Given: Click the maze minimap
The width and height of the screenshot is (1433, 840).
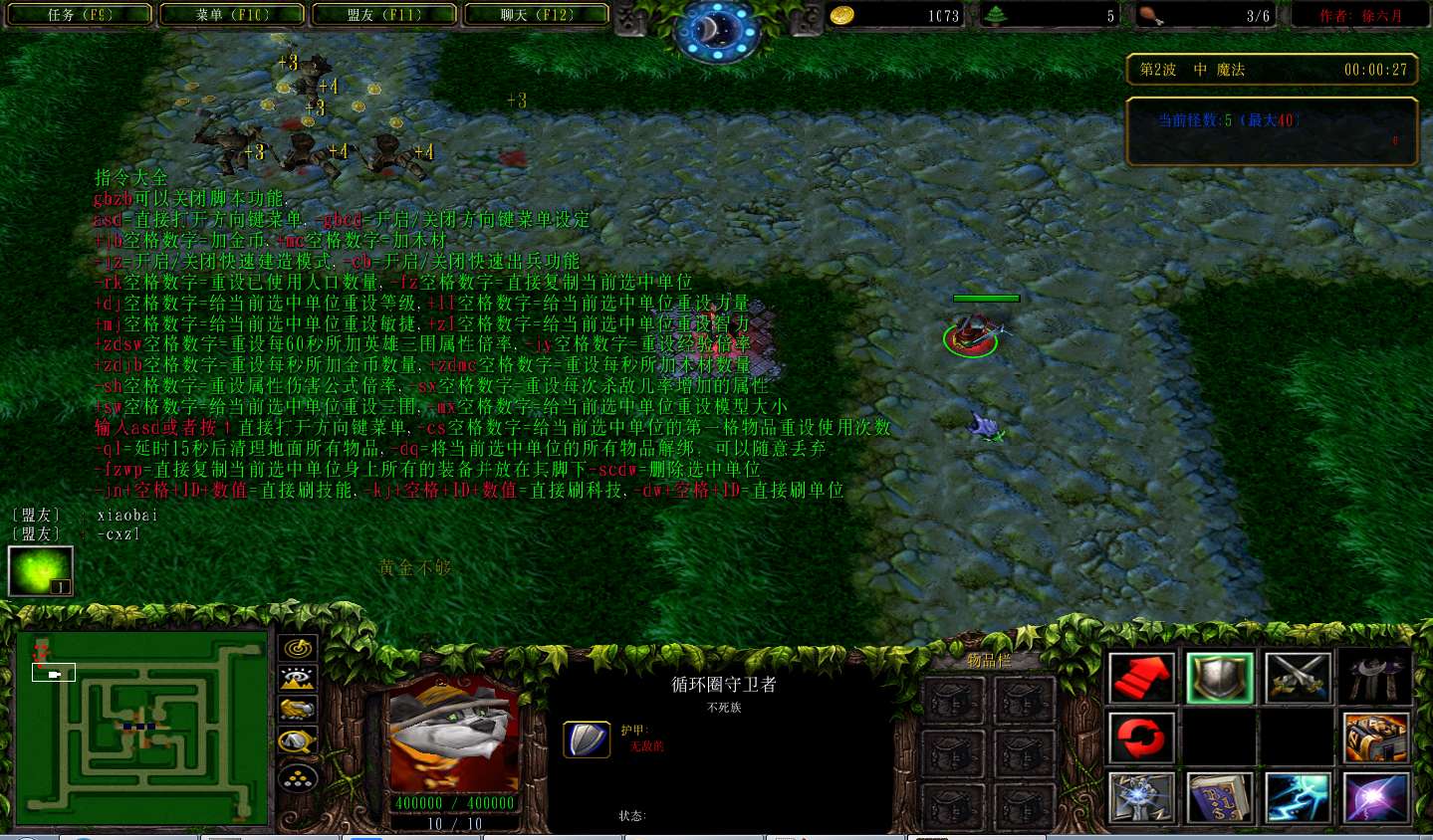Looking at the screenshot, I should coord(141,729).
